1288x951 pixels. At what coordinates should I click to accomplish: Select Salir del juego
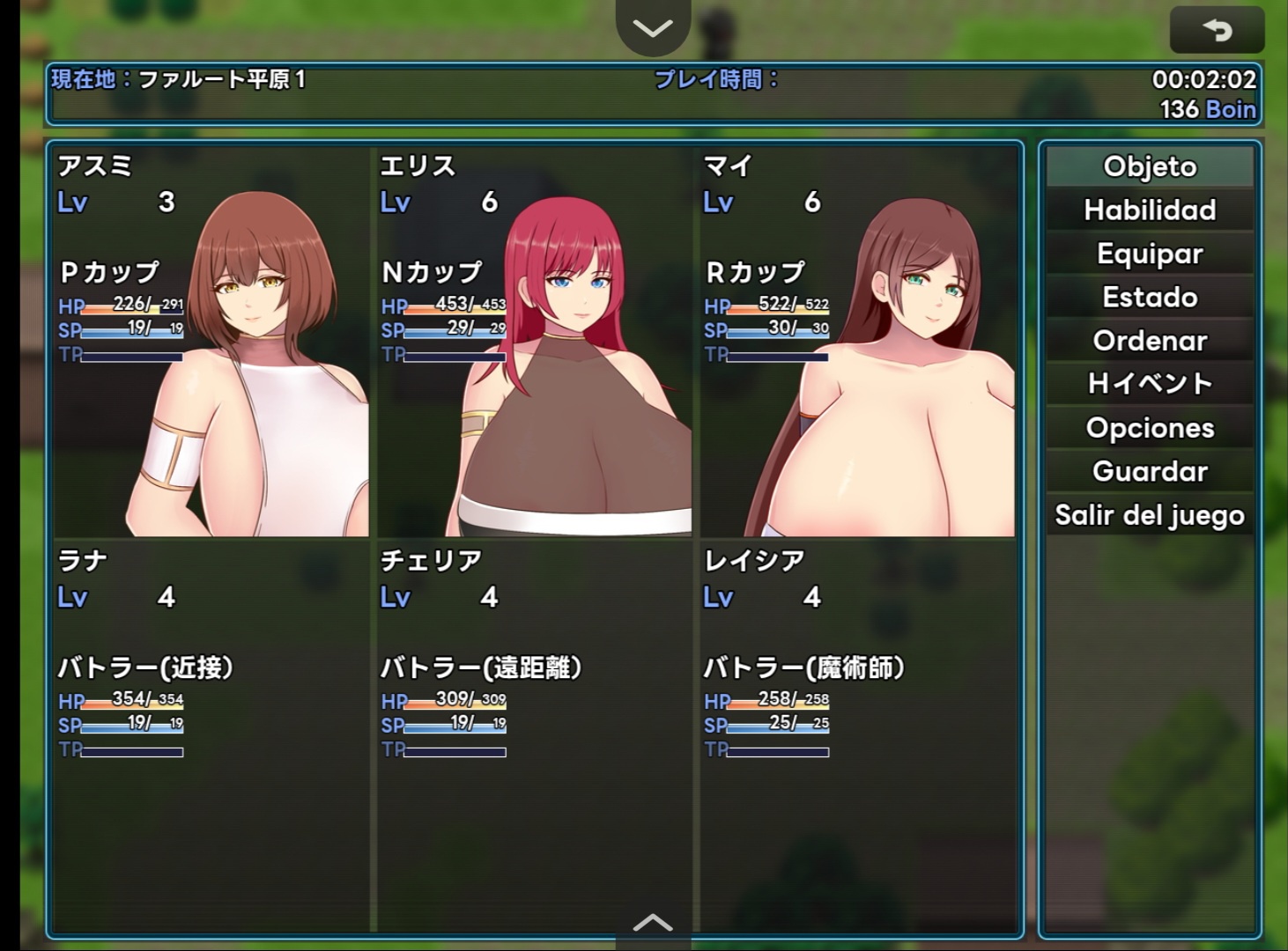(1150, 515)
